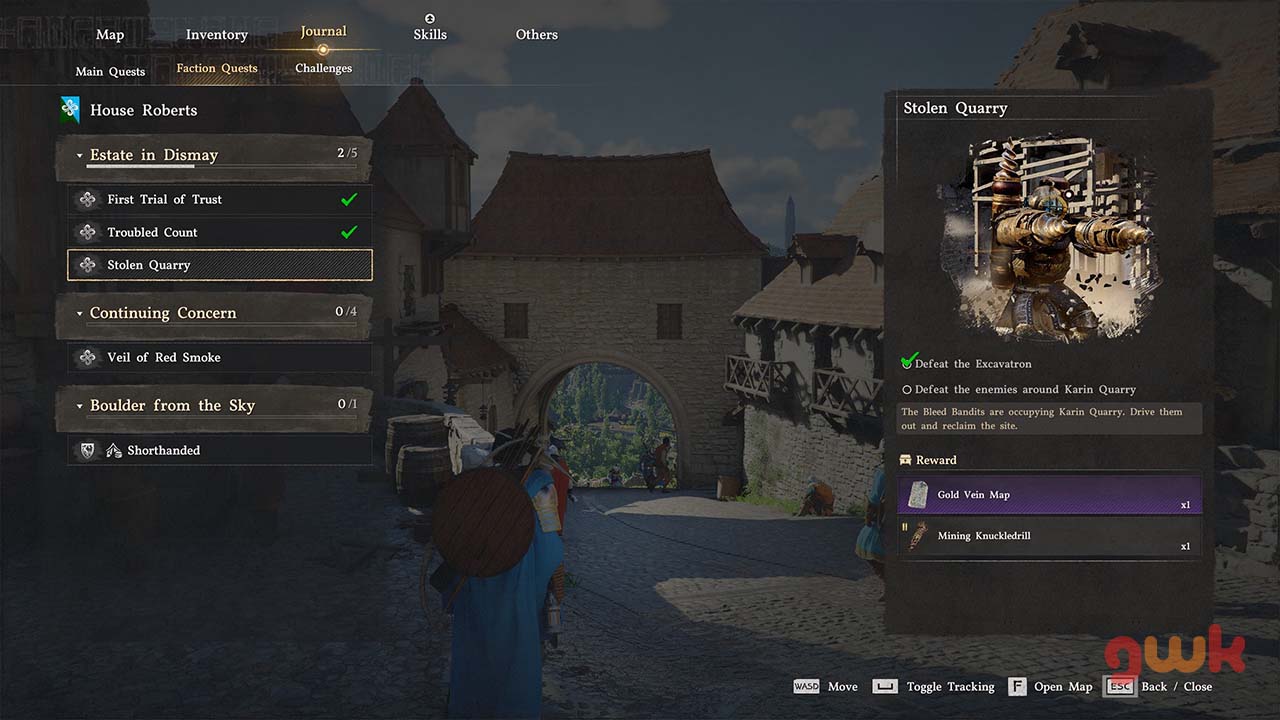
Task: Collapse the Estate in Dismay section
Action: 80,156
